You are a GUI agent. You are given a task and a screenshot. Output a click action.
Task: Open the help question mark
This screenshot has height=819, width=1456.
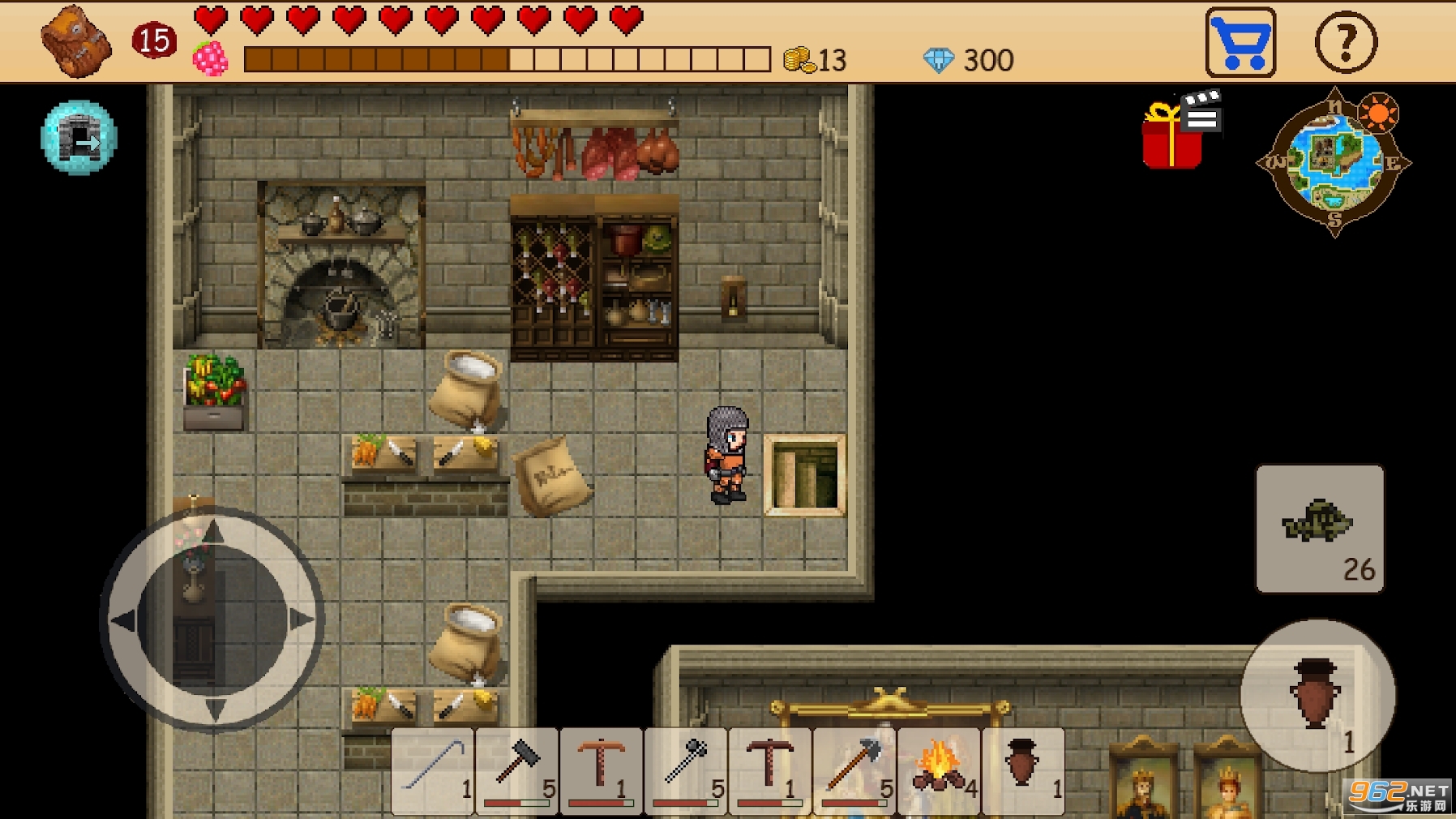pyautogui.click(x=1346, y=41)
